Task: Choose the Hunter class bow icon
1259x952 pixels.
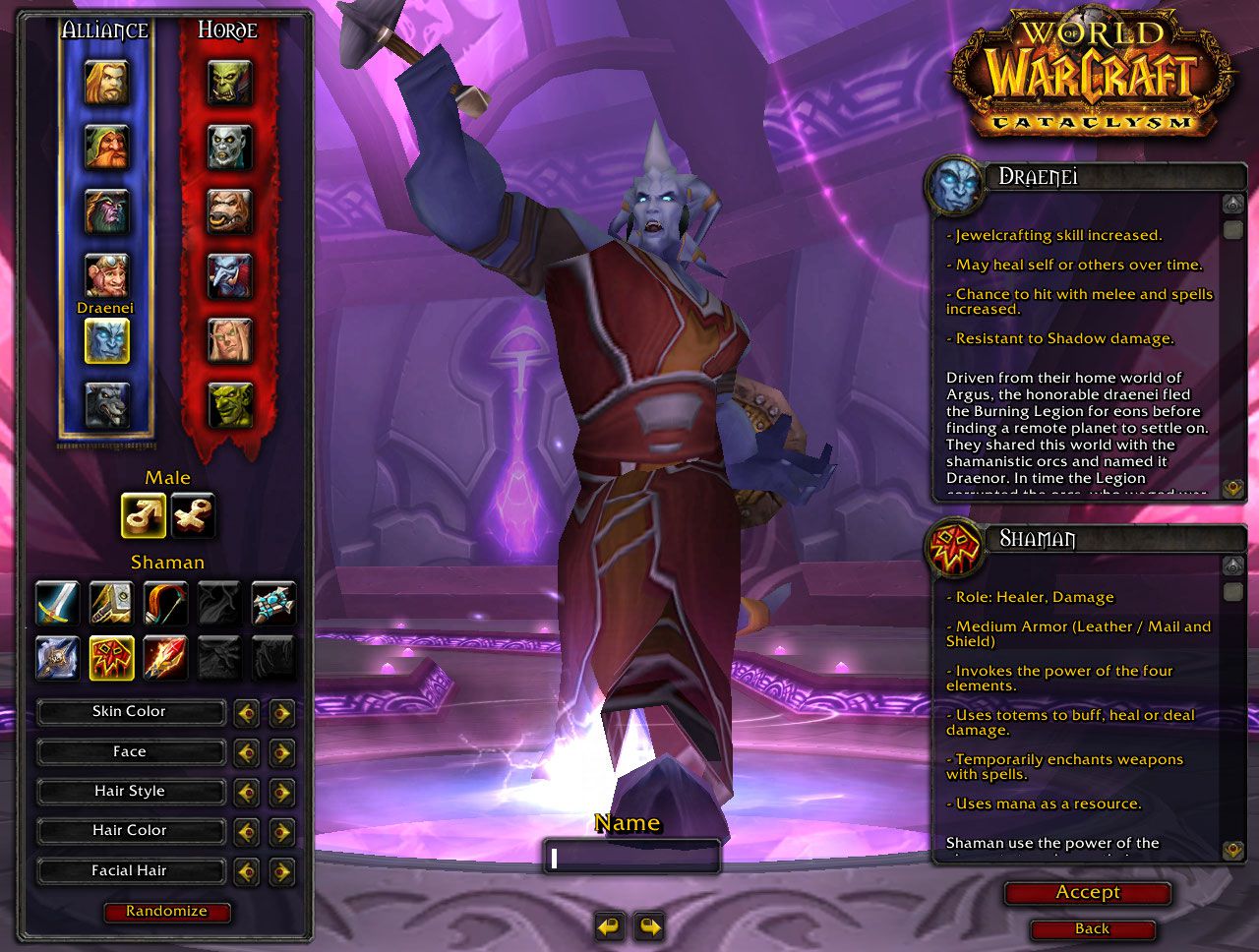Action: coord(164,603)
